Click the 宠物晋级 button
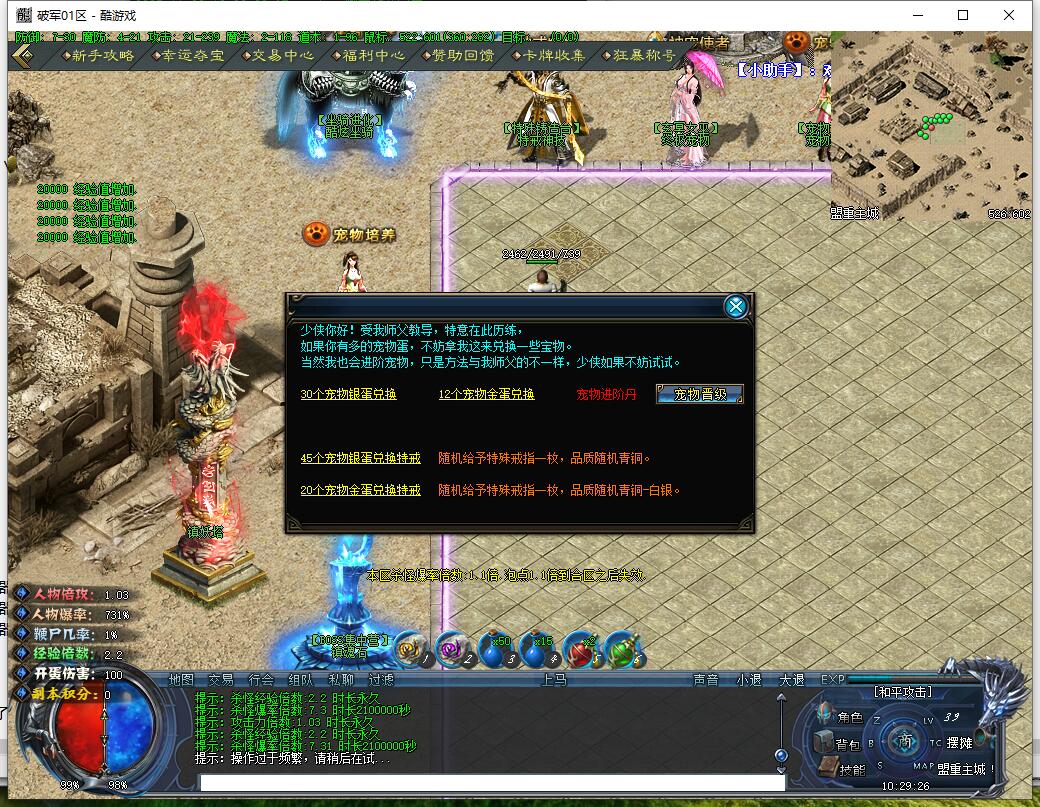This screenshot has height=807, width=1040. coord(700,394)
